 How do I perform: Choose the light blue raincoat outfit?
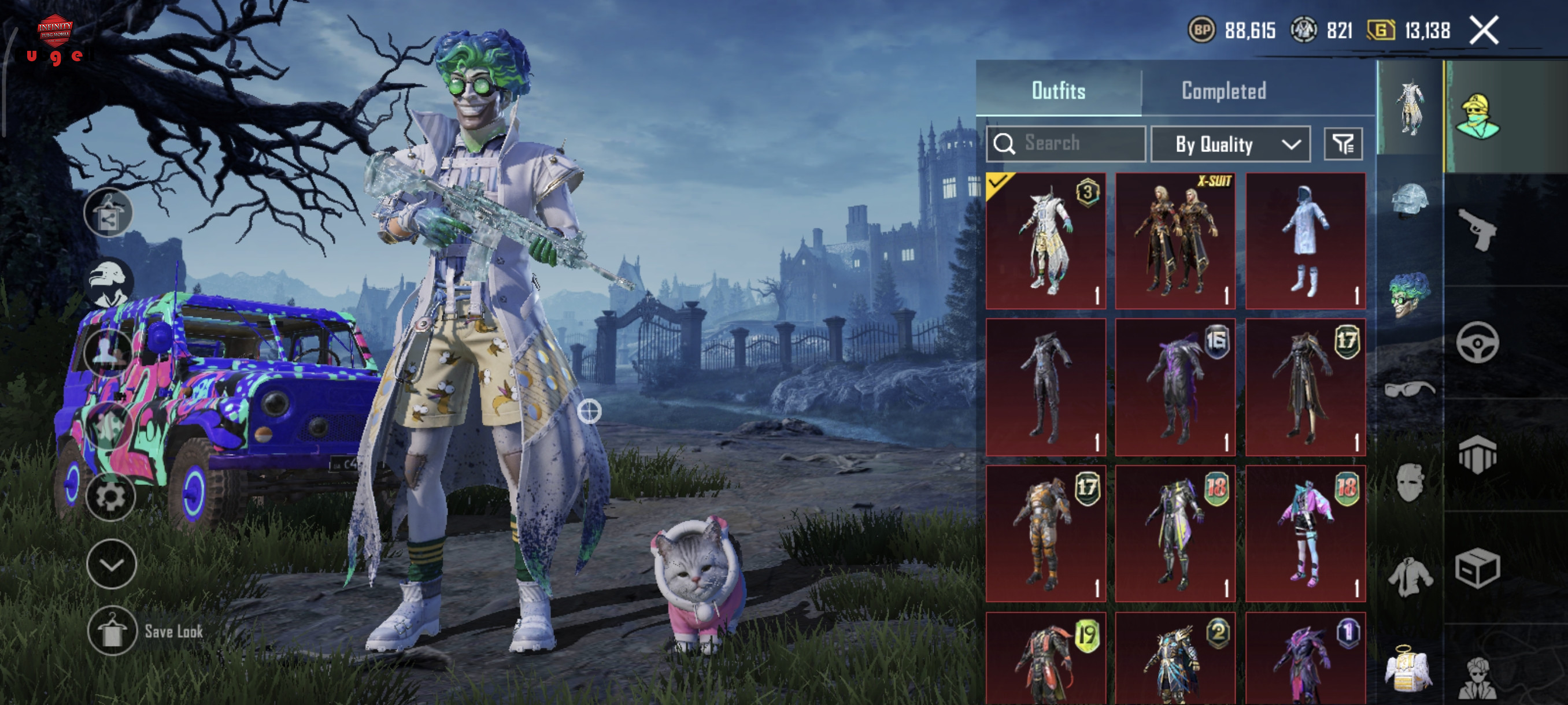click(1305, 241)
